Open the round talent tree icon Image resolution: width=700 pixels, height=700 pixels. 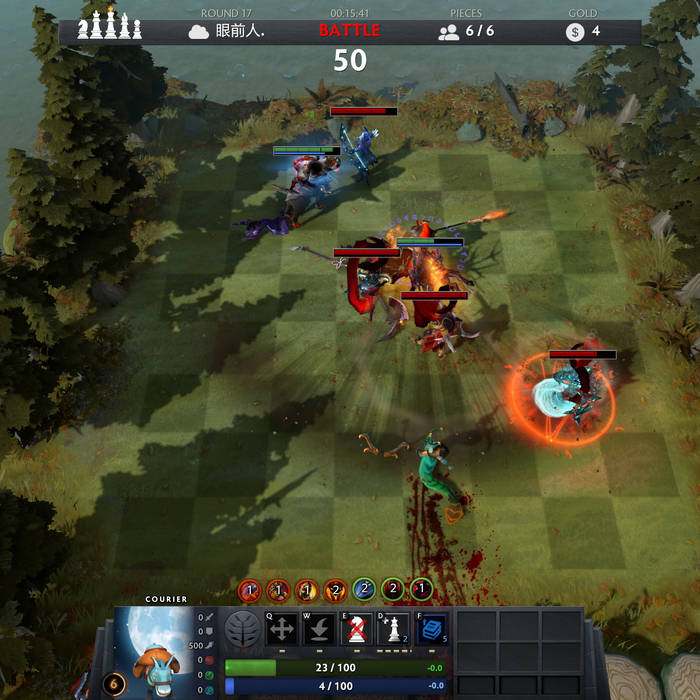tap(243, 630)
